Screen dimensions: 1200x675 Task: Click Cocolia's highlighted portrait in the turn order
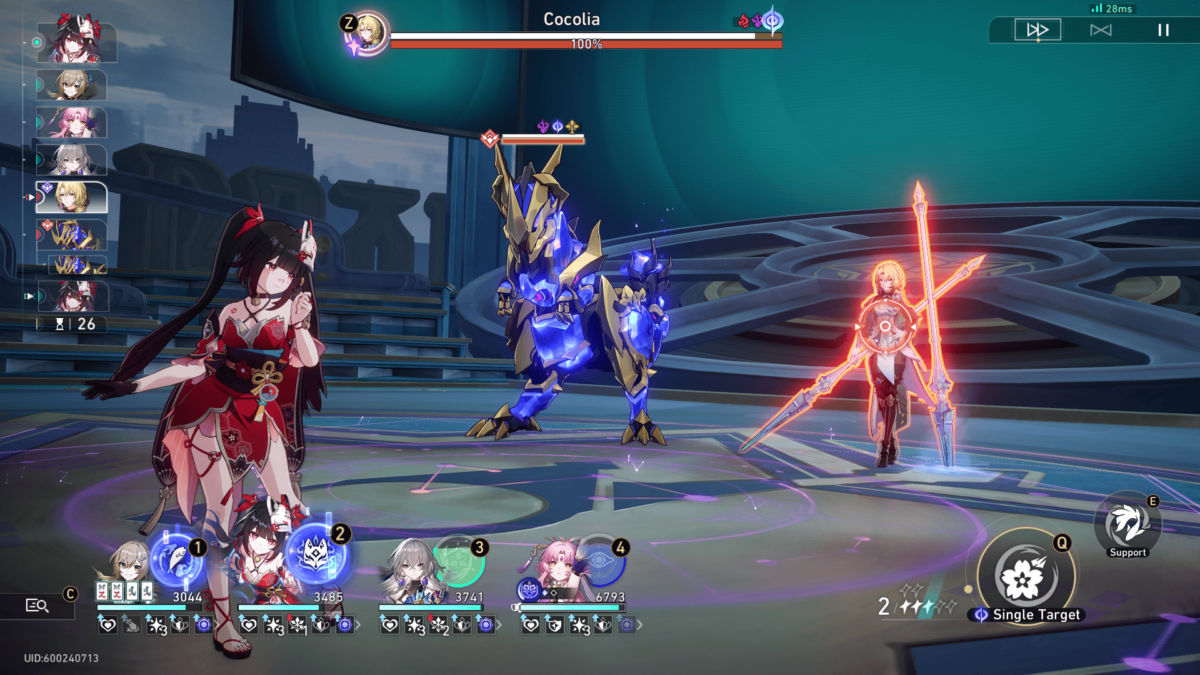[x=71, y=197]
